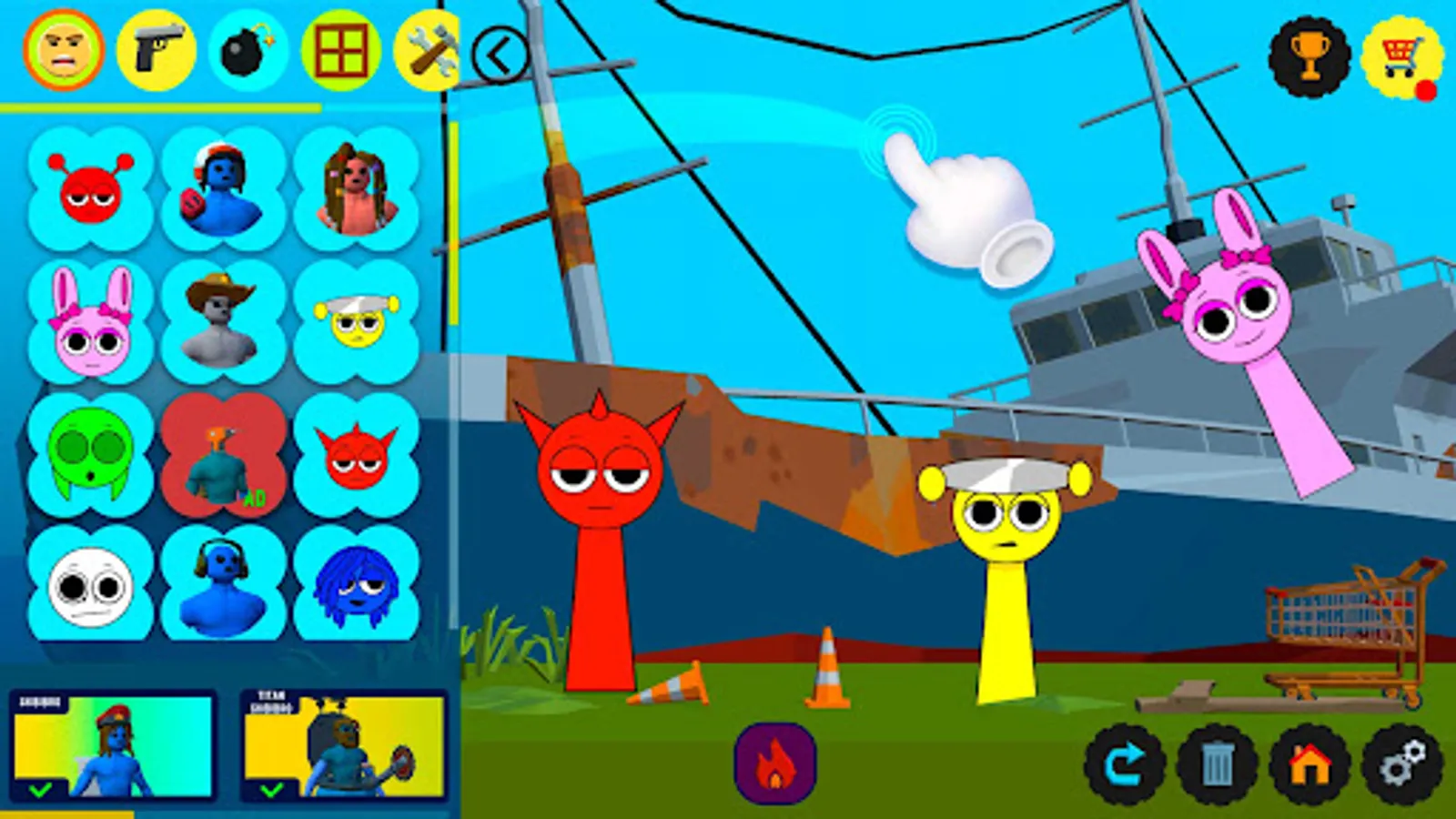1456x819 pixels.
Task: Select the green alien character
Action: pyautogui.click(x=89, y=457)
